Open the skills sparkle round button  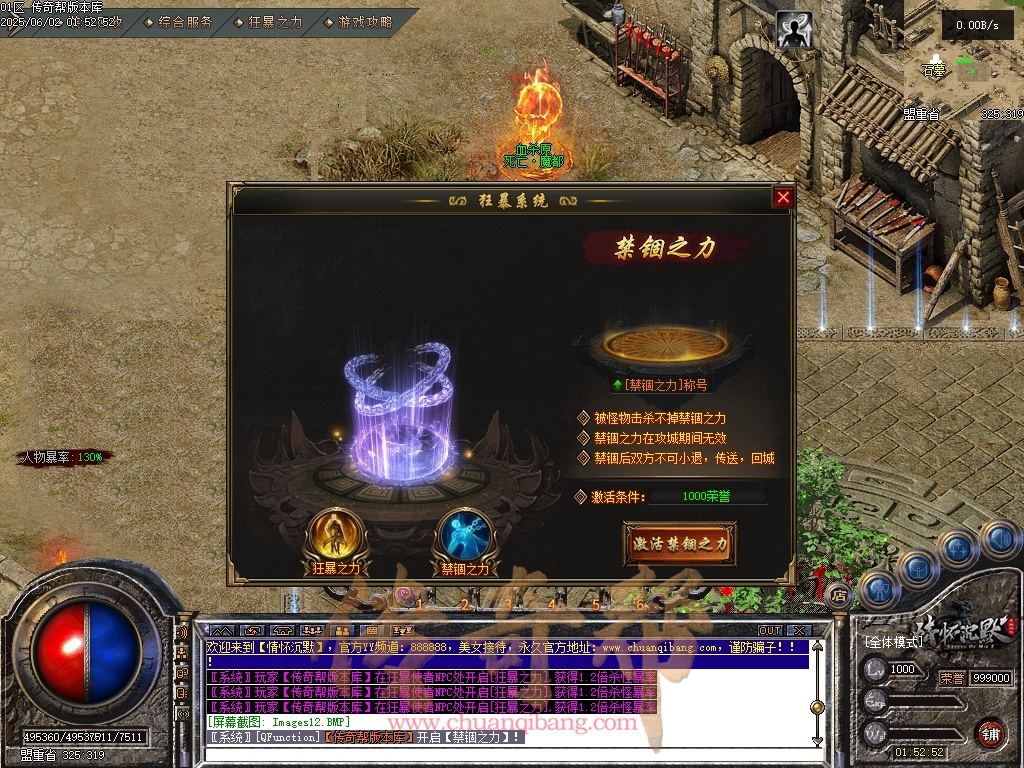(x=958, y=549)
